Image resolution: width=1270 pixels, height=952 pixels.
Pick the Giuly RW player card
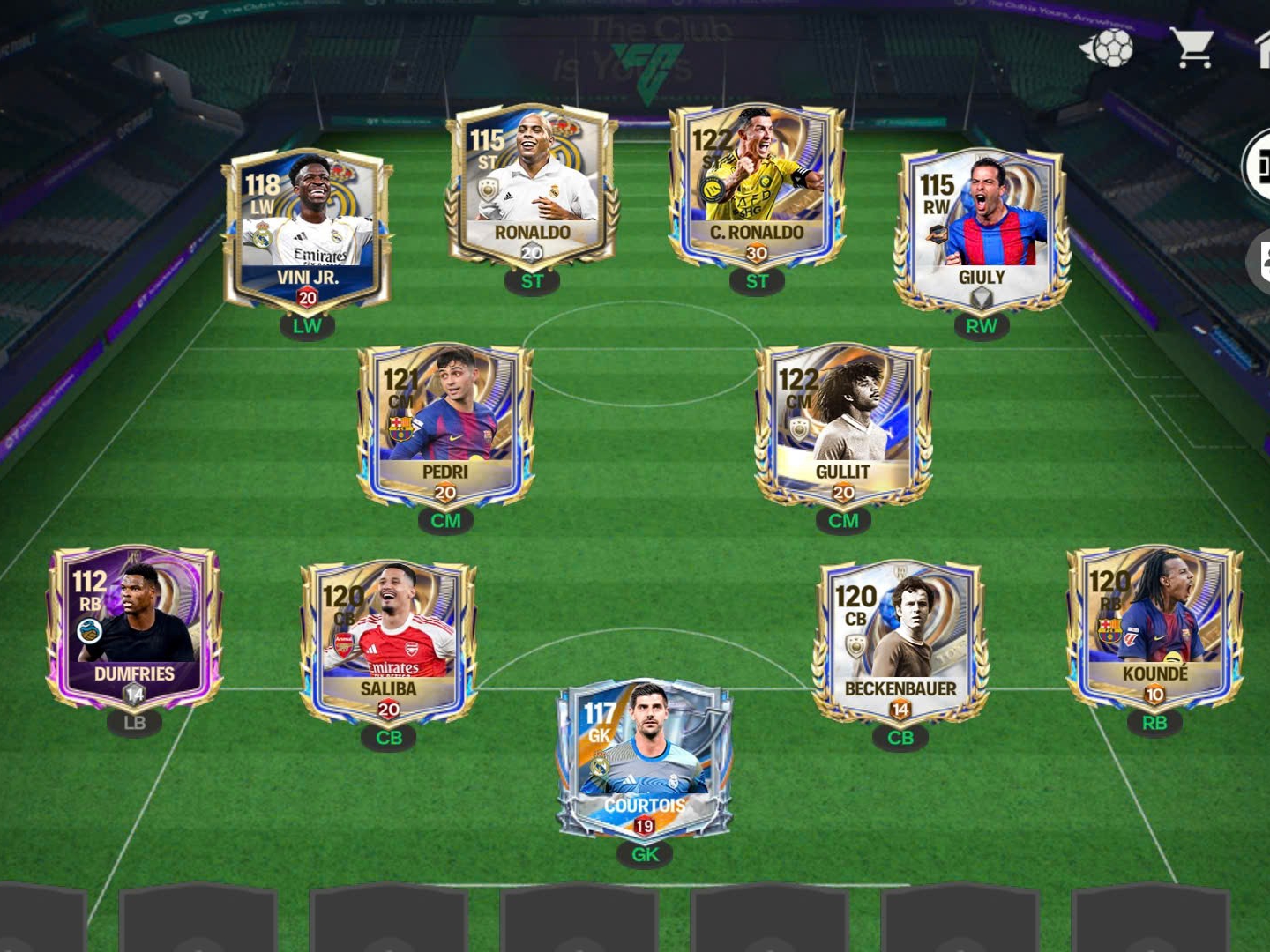981,231
